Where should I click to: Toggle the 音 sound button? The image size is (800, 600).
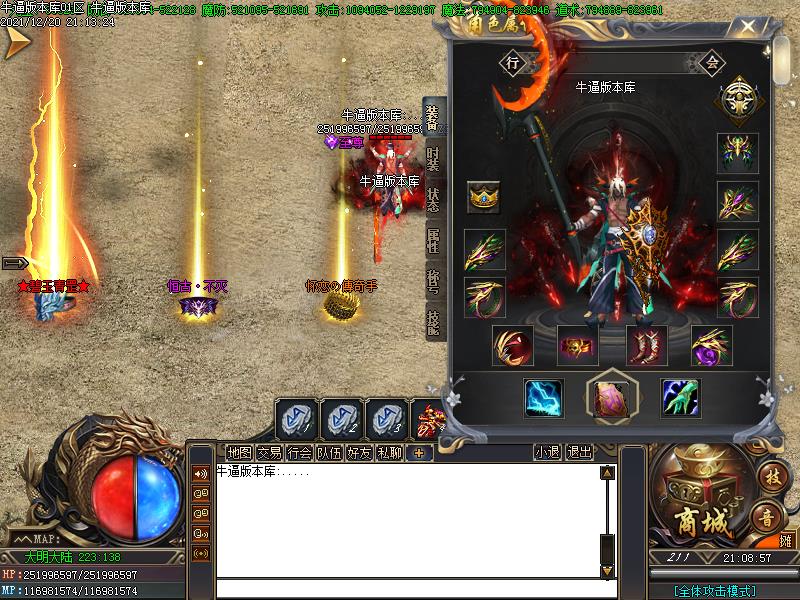pyautogui.click(x=767, y=519)
